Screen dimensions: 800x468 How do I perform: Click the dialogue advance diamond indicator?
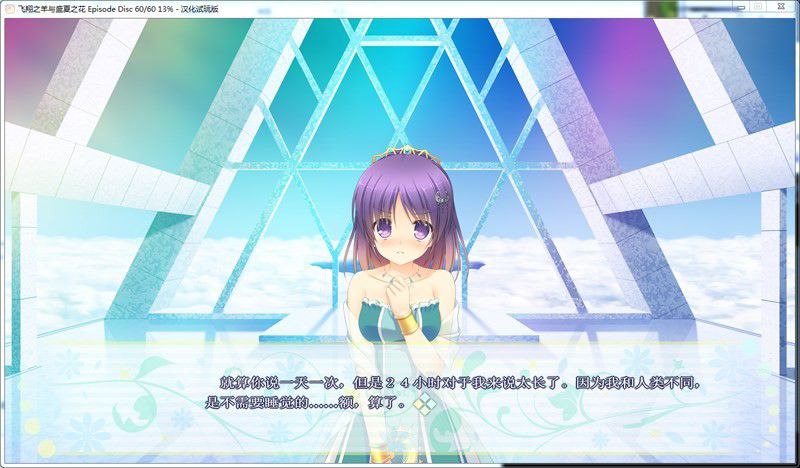[424, 404]
